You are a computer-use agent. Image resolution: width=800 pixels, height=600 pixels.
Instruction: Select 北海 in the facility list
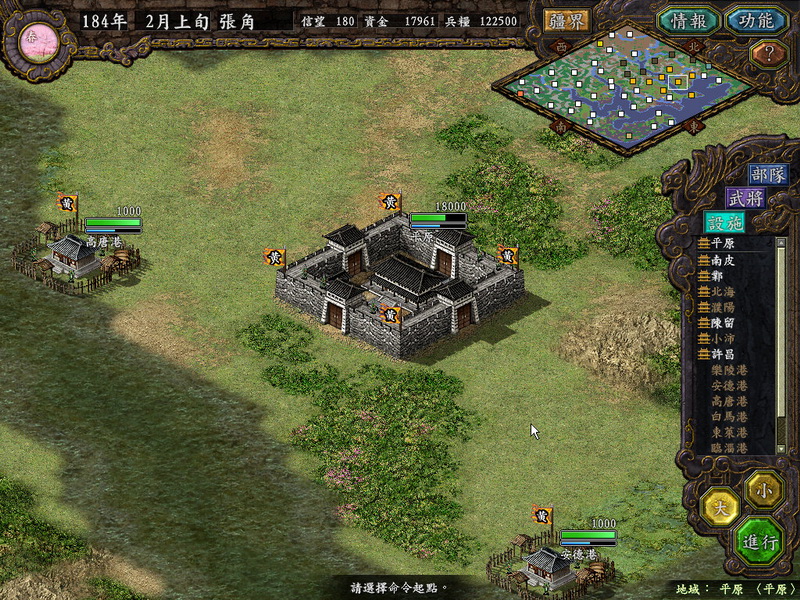click(721, 291)
